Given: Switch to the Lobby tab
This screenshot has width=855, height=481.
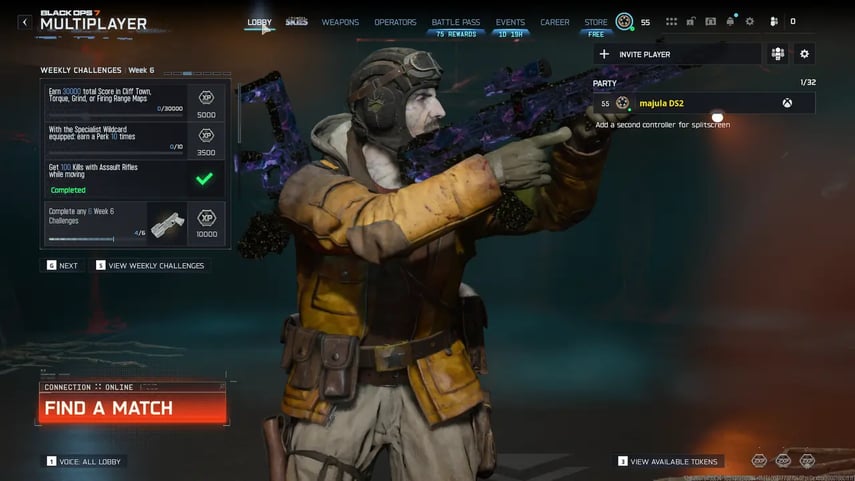Looking at the screenshot, I should point(259,22).
